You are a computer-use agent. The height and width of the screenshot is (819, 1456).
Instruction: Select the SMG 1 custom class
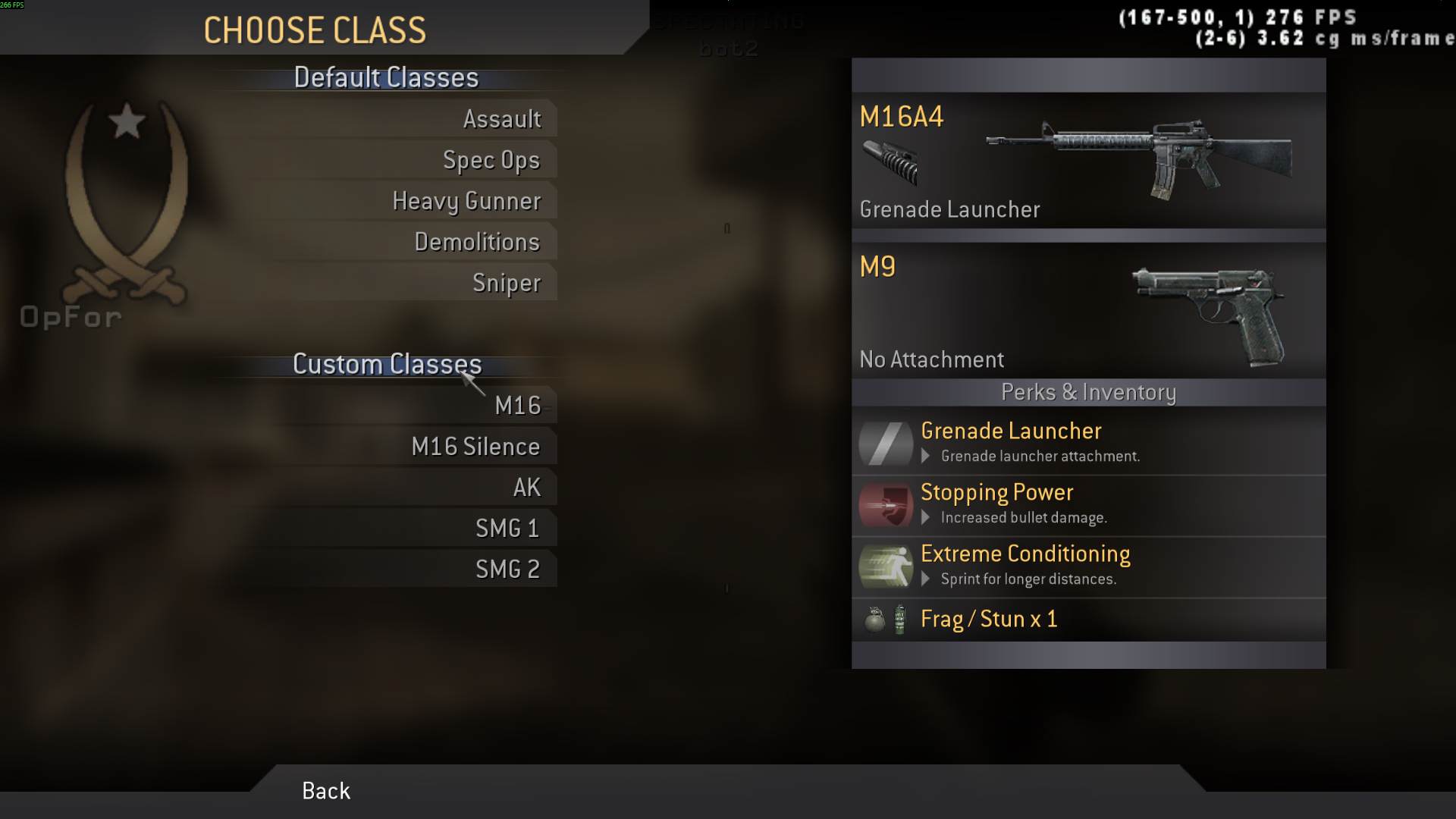(507, 528)
